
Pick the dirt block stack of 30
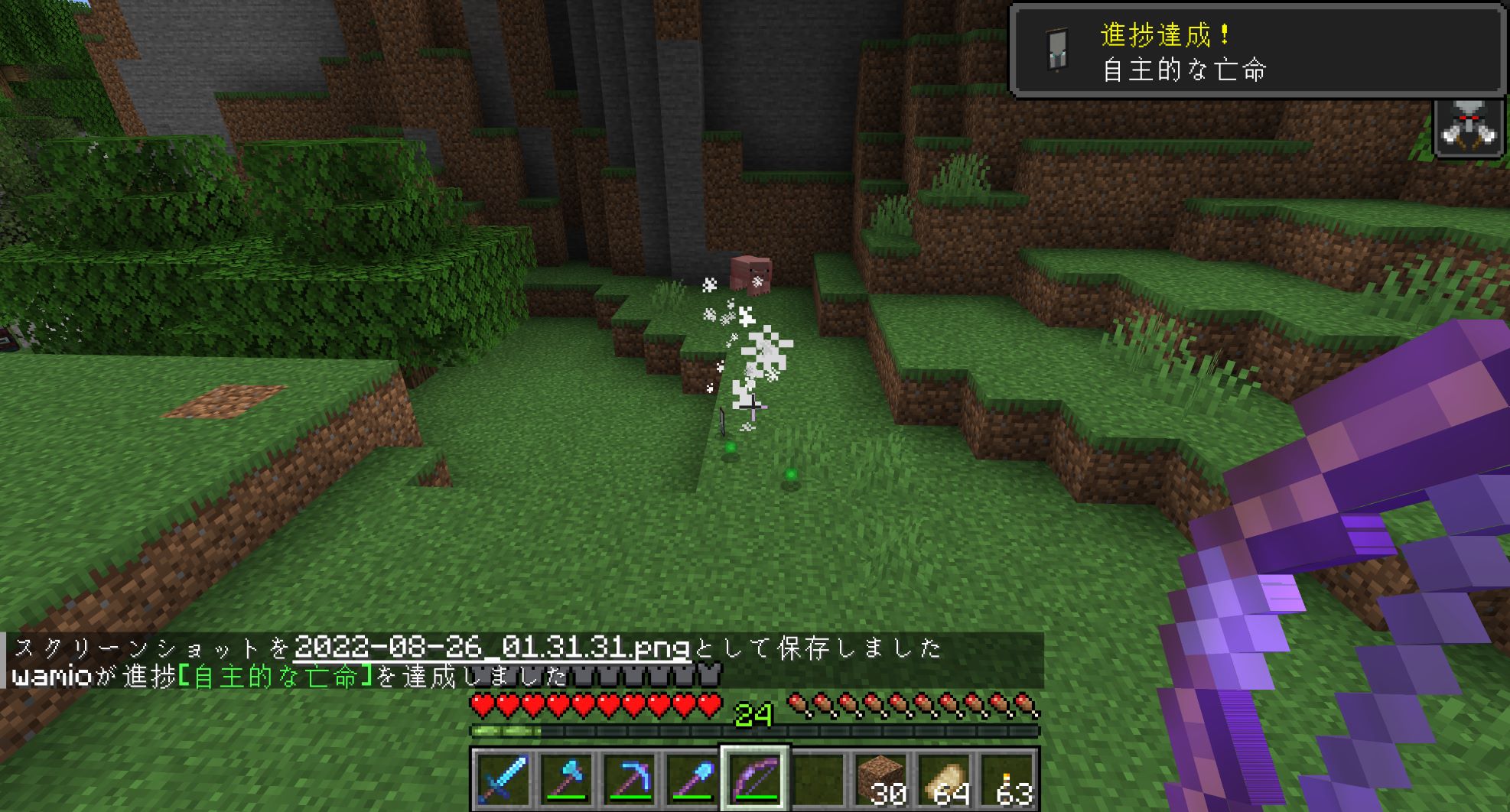point(881,779)
